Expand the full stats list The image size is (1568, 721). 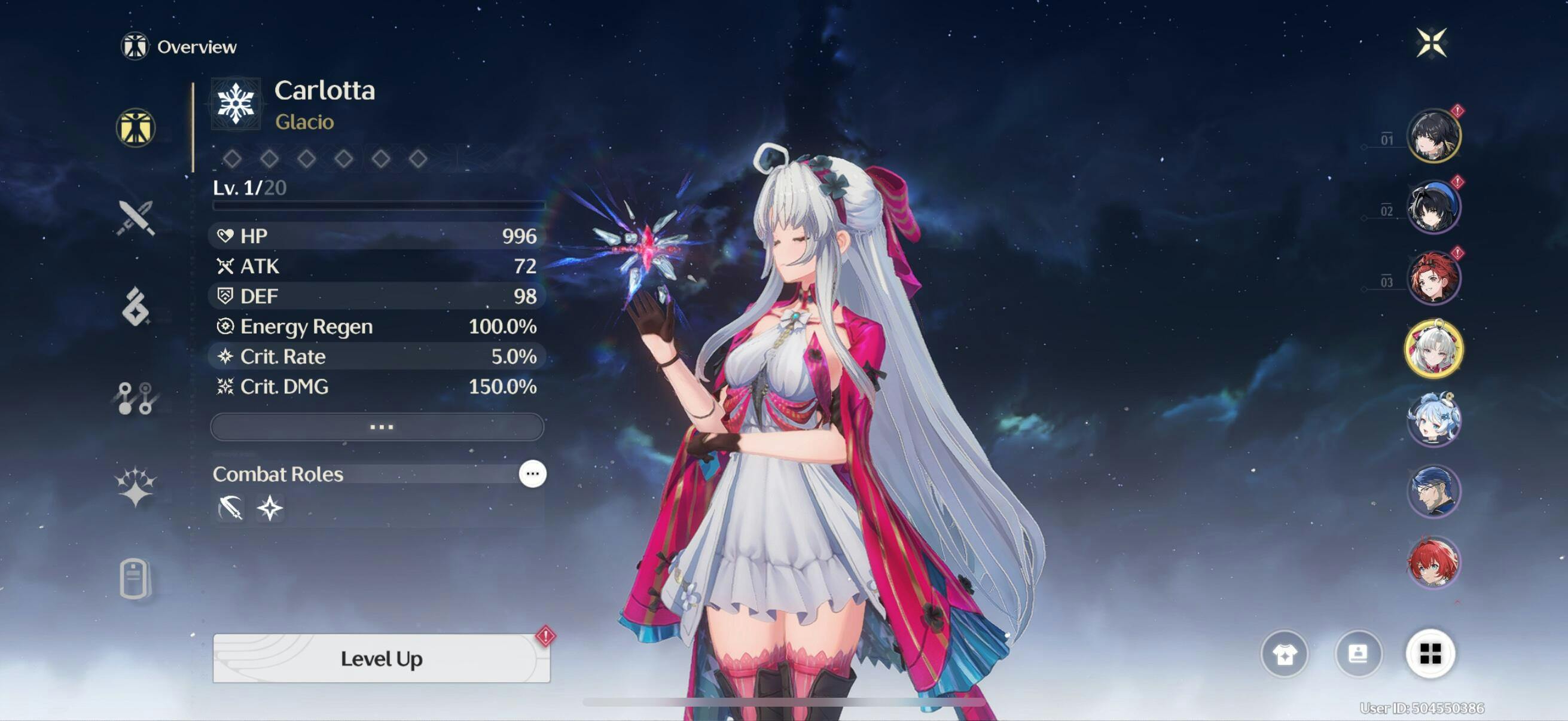click(x=377, y=426)
